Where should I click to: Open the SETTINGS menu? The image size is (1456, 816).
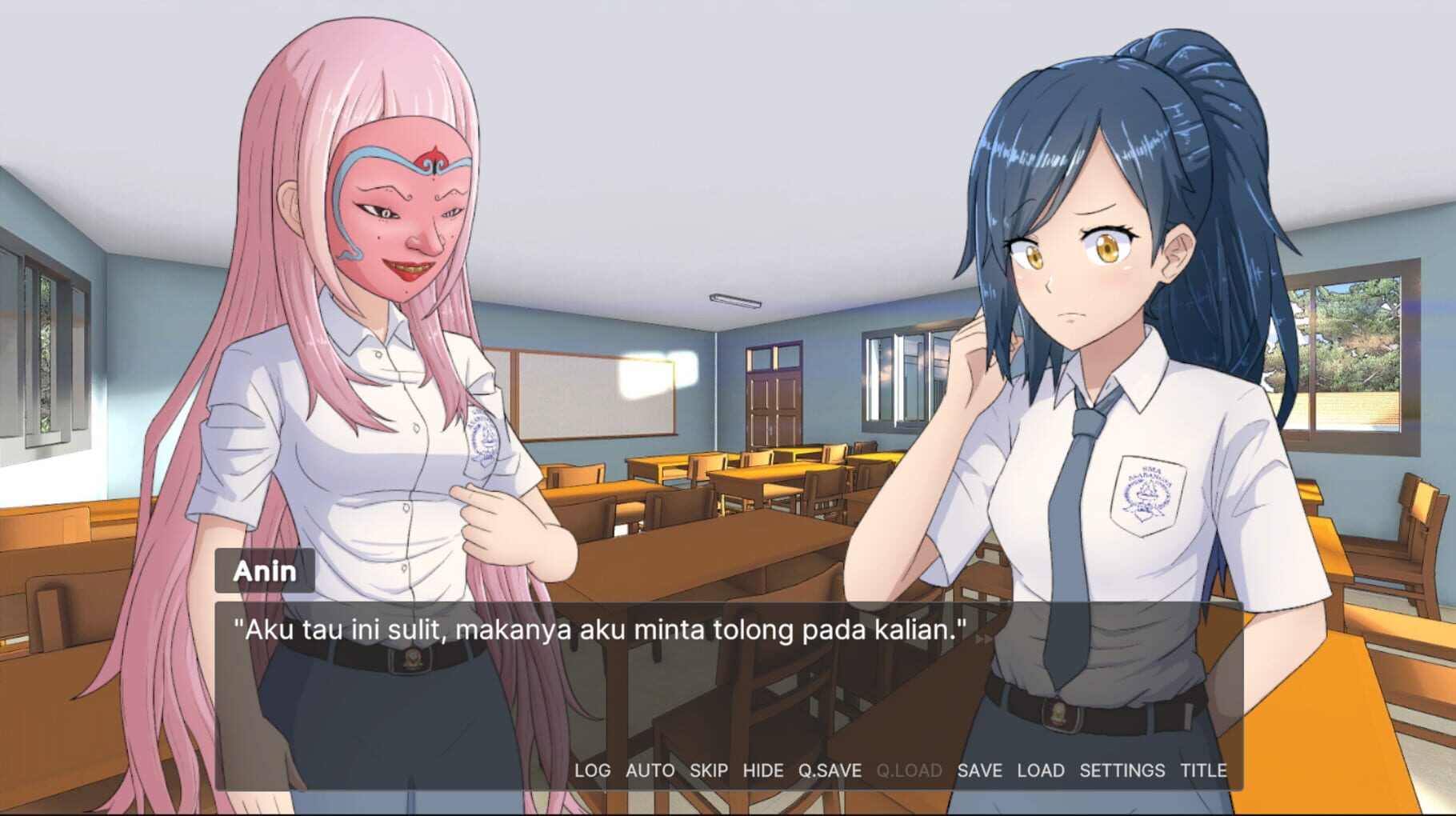[x=1119, y=771]
